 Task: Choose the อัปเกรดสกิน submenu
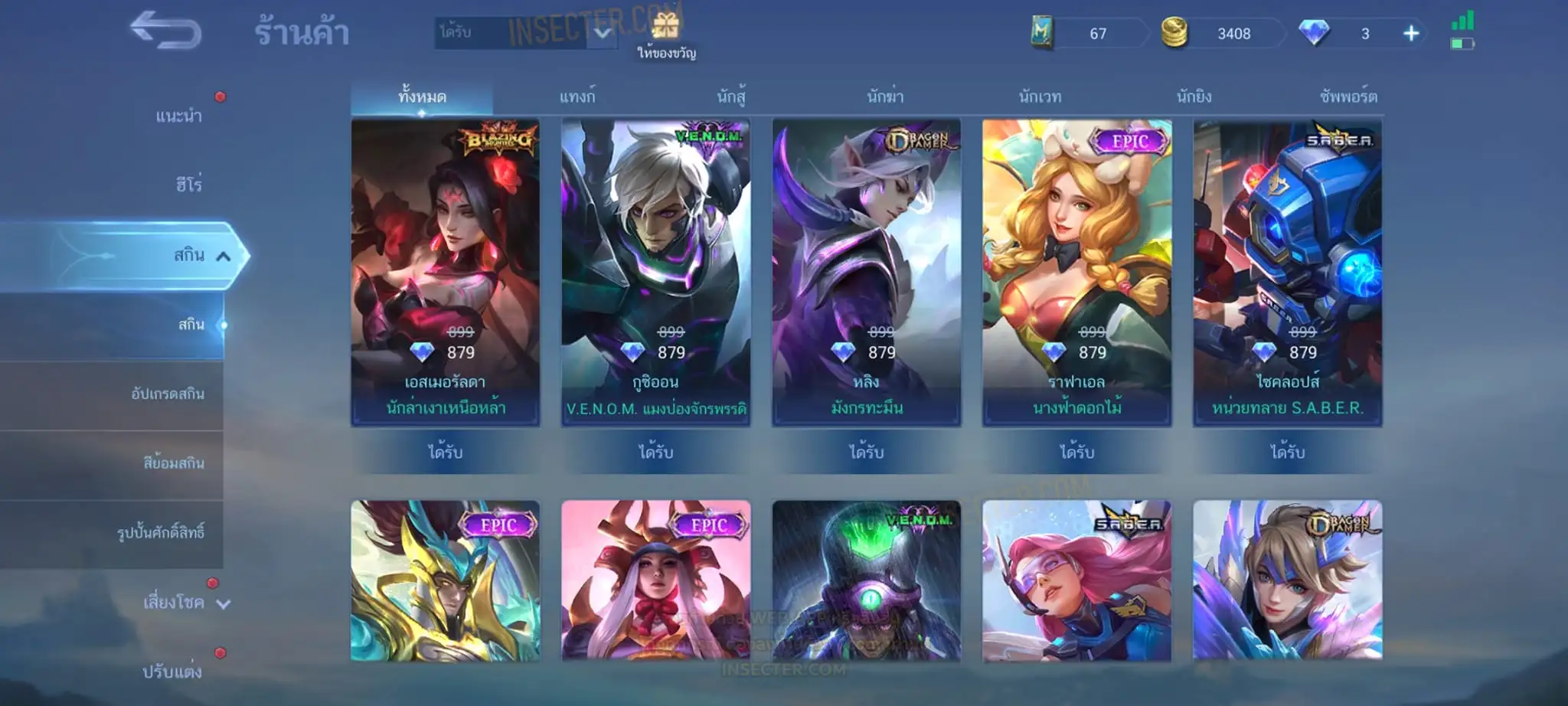[x=168, y=394]
